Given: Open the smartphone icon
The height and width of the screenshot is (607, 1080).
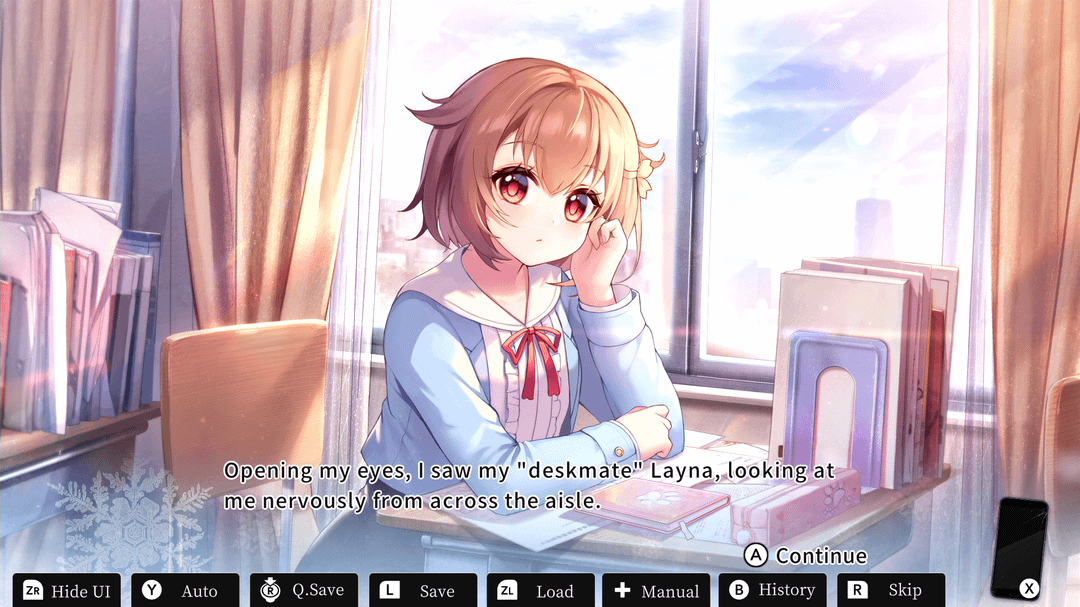Looking at the screenshot, I should pyautogui.click(x=1019, y=546).
